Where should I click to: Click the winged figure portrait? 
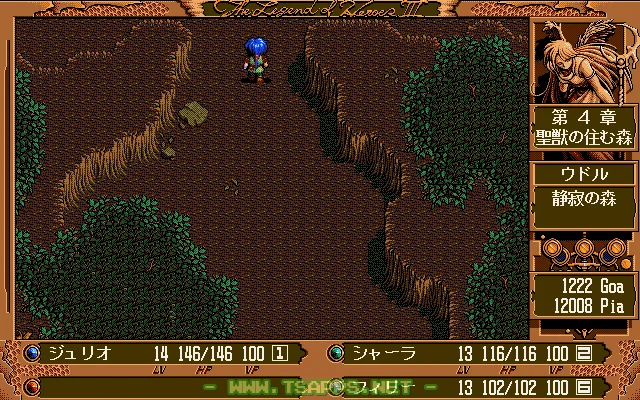584,60
